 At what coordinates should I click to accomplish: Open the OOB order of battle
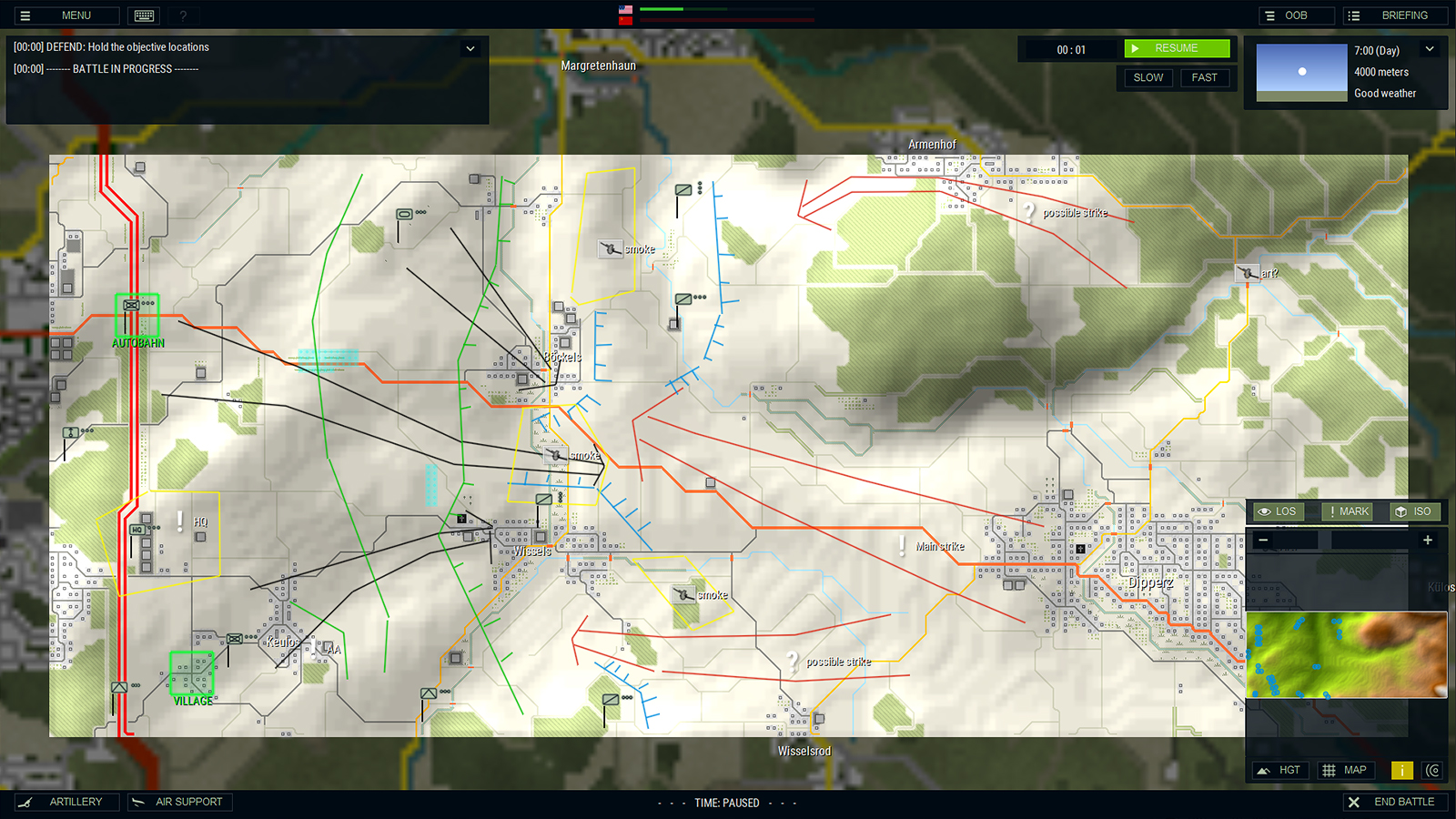(1295, 15)
